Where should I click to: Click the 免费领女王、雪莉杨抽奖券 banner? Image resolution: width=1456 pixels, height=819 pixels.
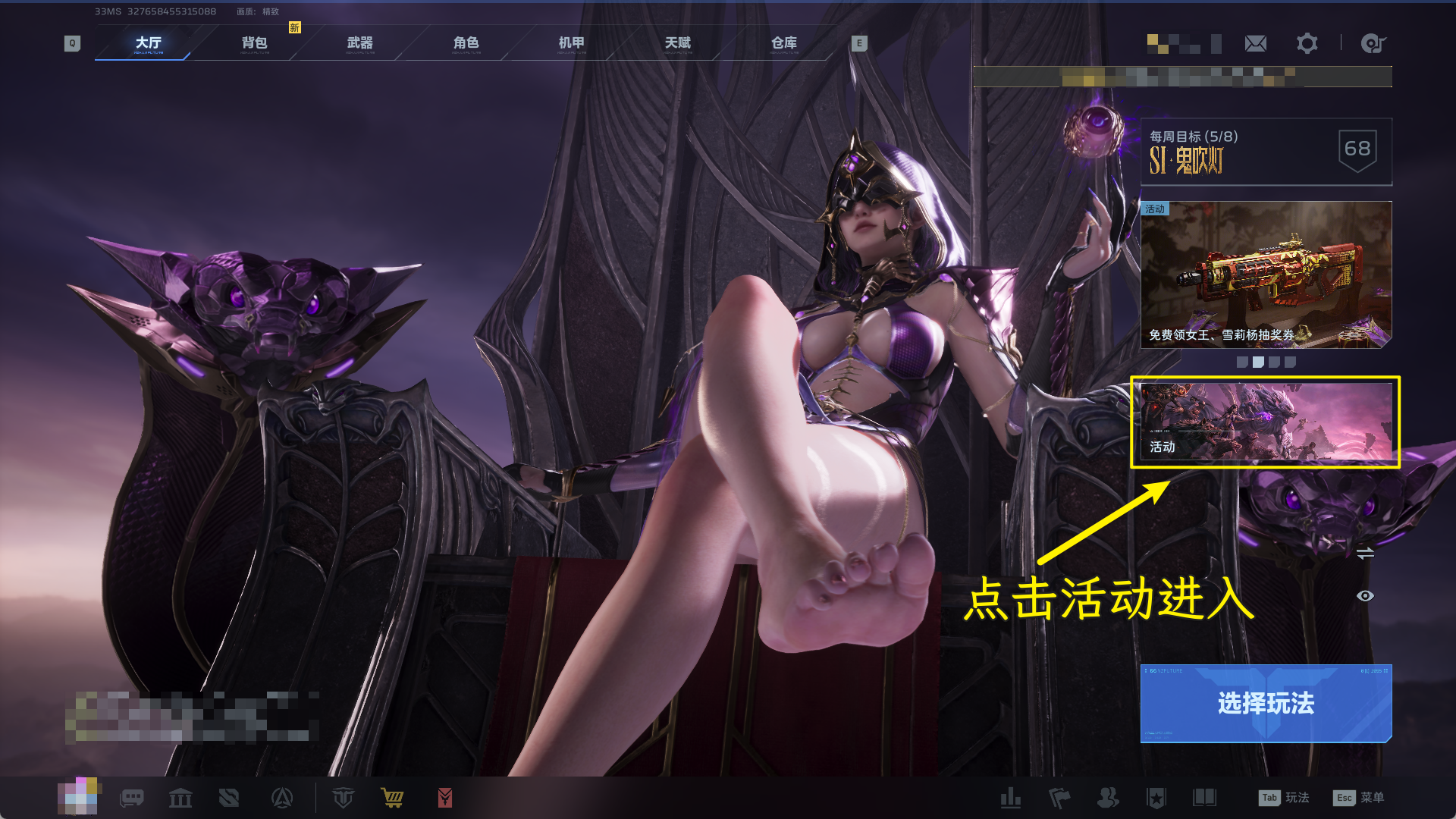point(1265,275)
